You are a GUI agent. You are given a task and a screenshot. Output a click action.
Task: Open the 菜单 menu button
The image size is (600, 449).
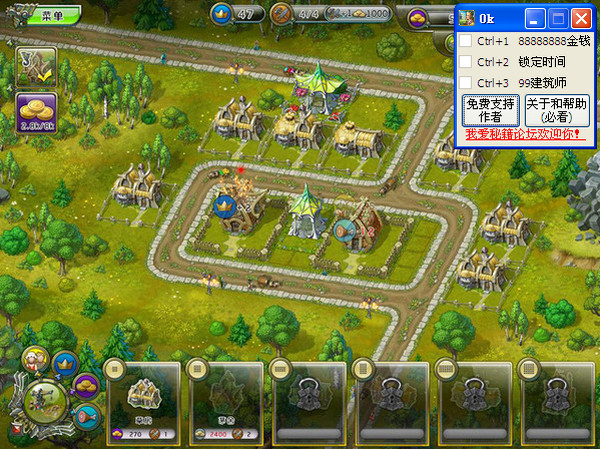[x=55, y=14]
